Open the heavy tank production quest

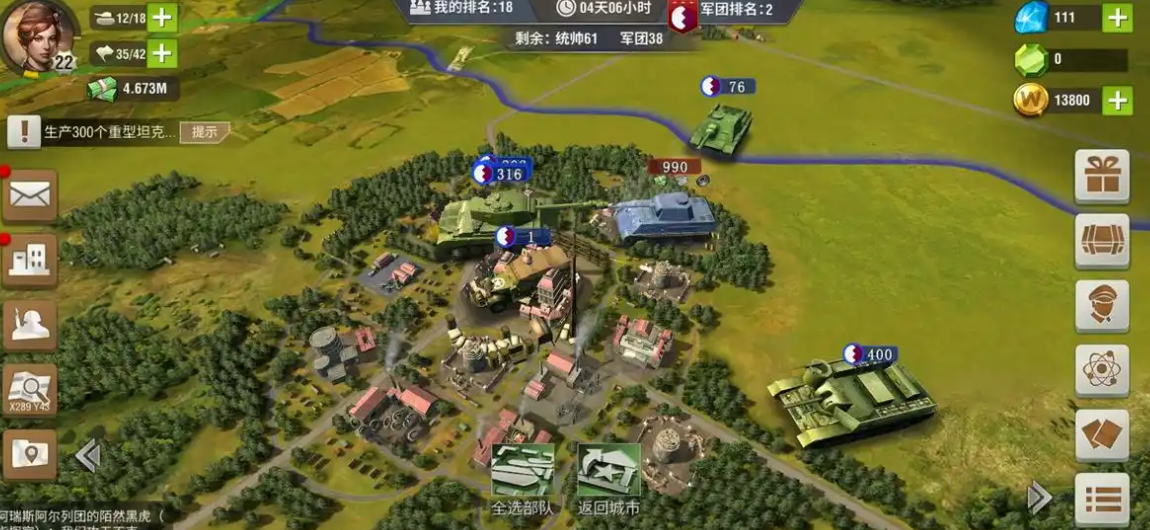coord(108,132)
